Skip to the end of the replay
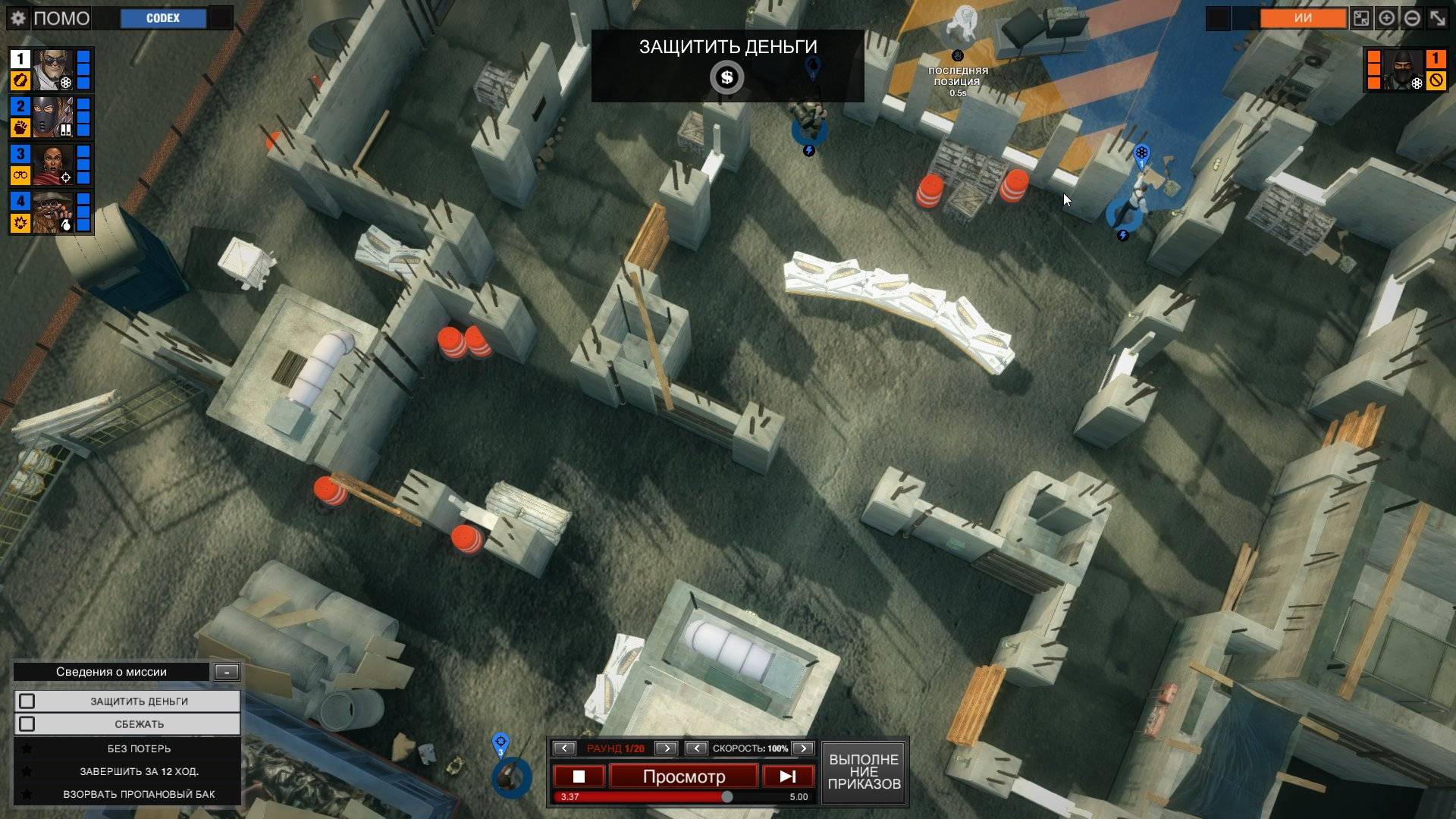This screenshot has width=1456, height=819. click(x=788, y=777)
